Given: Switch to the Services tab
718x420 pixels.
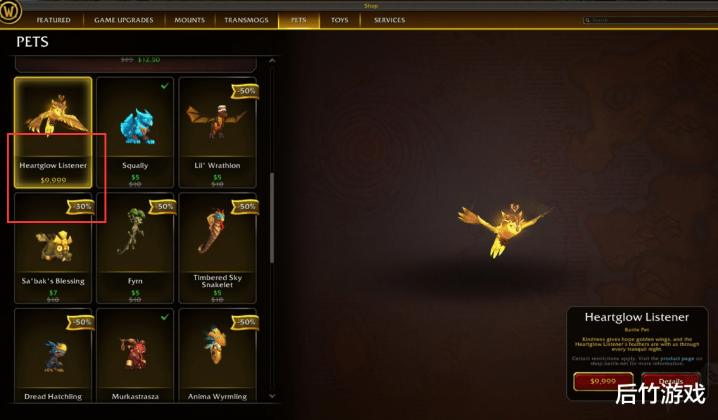Looking at the screenshot, I should pos(389,20).
